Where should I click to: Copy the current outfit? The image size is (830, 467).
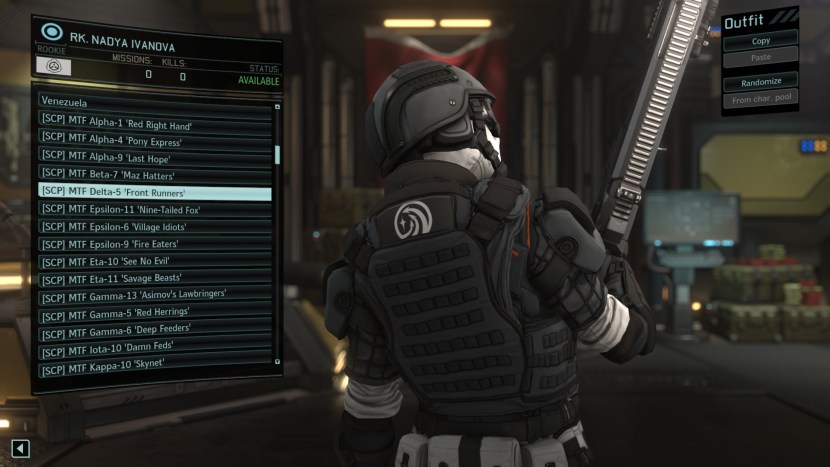[760, 42]
